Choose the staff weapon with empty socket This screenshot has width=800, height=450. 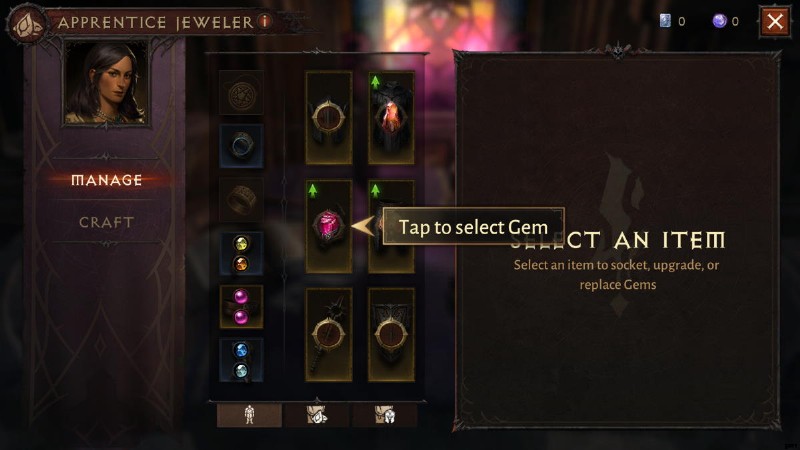[328, 334]
